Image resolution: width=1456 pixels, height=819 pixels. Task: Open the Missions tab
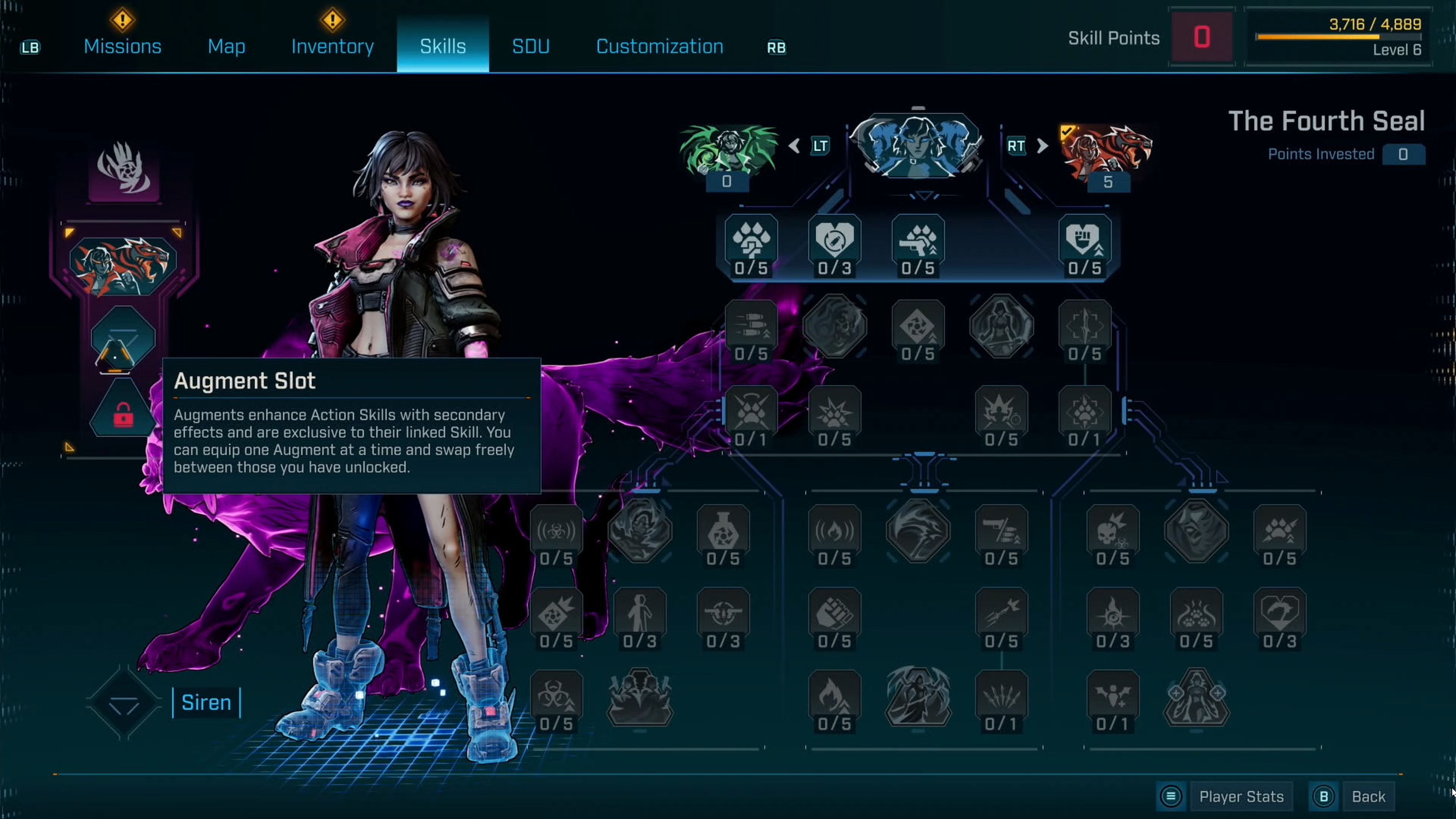pyautogui.click(x=122, y=46)
